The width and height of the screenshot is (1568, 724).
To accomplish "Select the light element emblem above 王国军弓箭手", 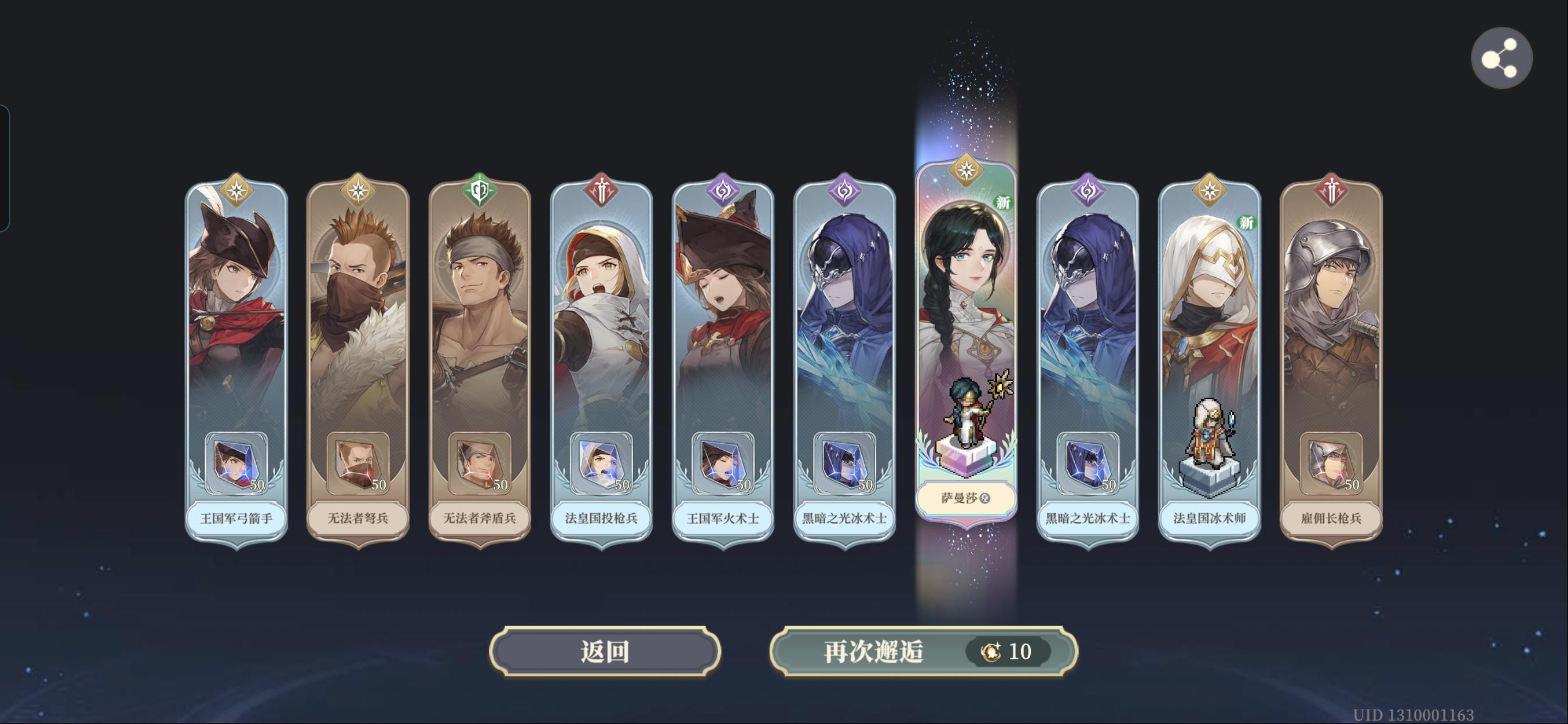I will pyautogui.click(x=237, y=189).
